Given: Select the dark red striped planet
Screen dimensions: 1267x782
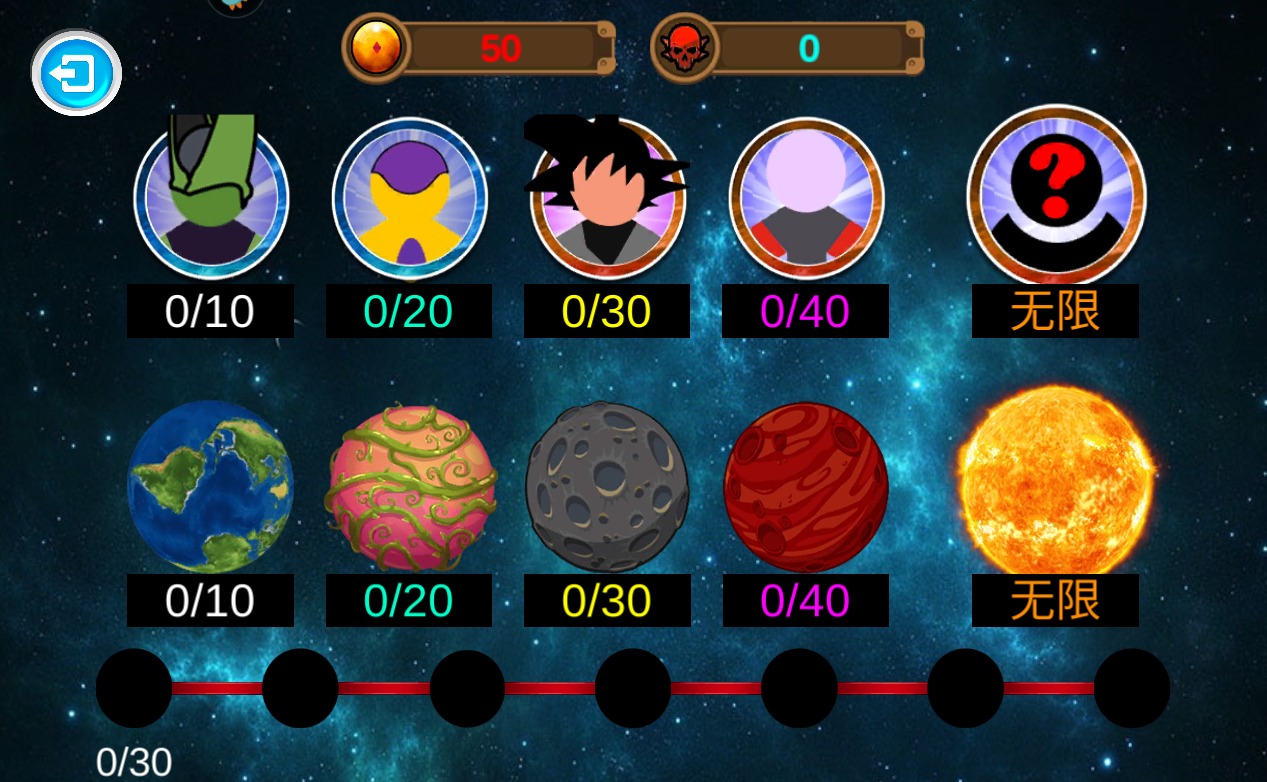Looking at the screenshot, I should coord(806,486).
